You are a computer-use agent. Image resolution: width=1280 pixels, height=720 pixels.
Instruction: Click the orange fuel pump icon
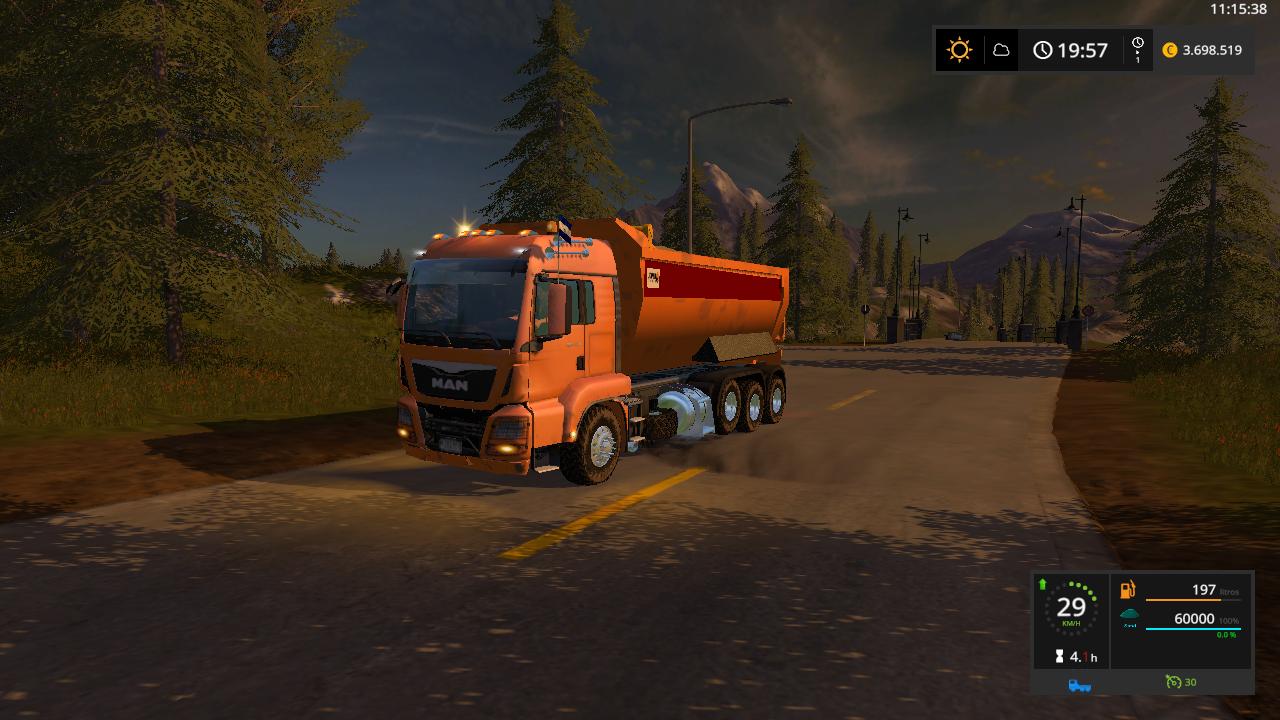coord(1128,591)
